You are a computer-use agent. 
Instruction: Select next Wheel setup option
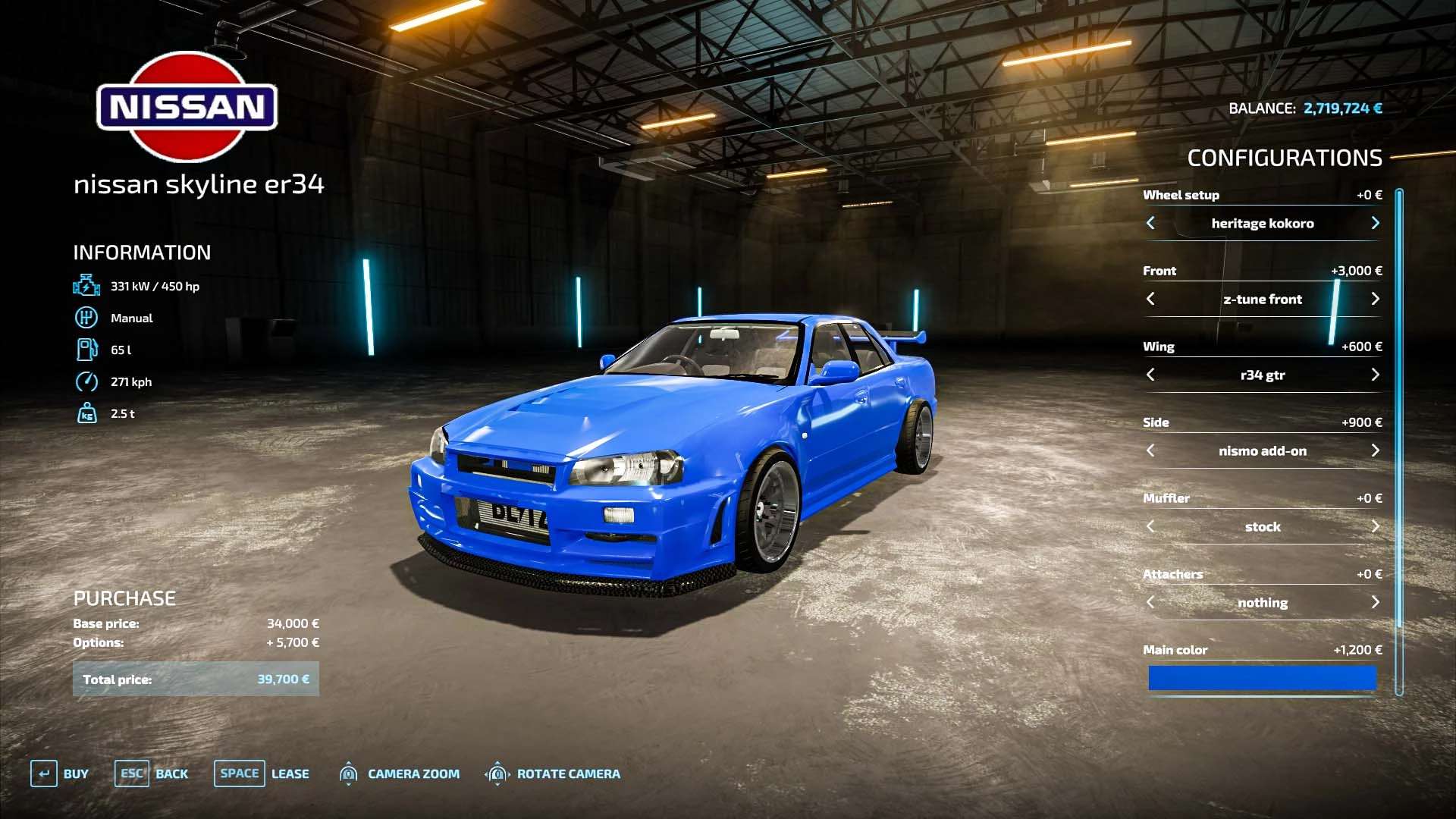pos(1375,223)
